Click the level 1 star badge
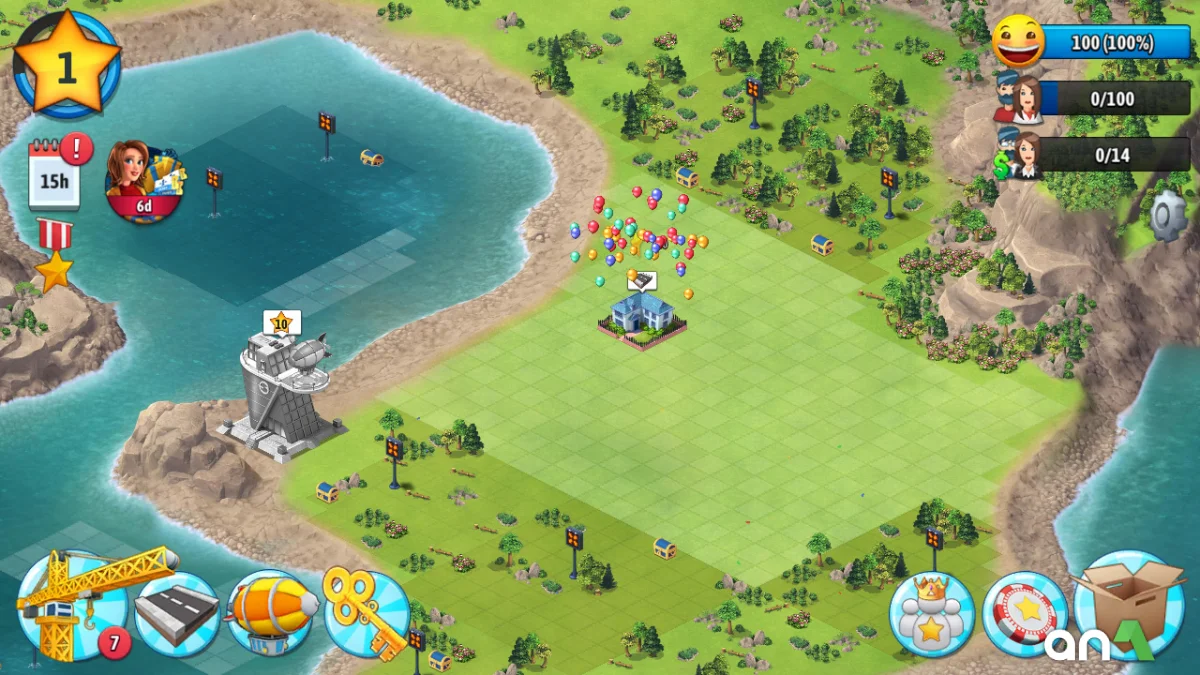Screen dimensions: 1200x675 (x=67, y=64)
